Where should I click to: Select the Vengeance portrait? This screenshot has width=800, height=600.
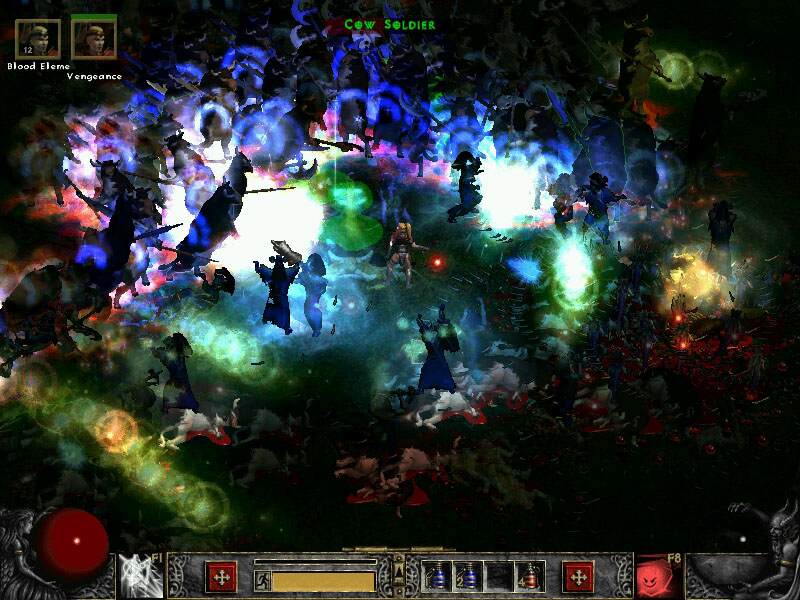point(94,38)
